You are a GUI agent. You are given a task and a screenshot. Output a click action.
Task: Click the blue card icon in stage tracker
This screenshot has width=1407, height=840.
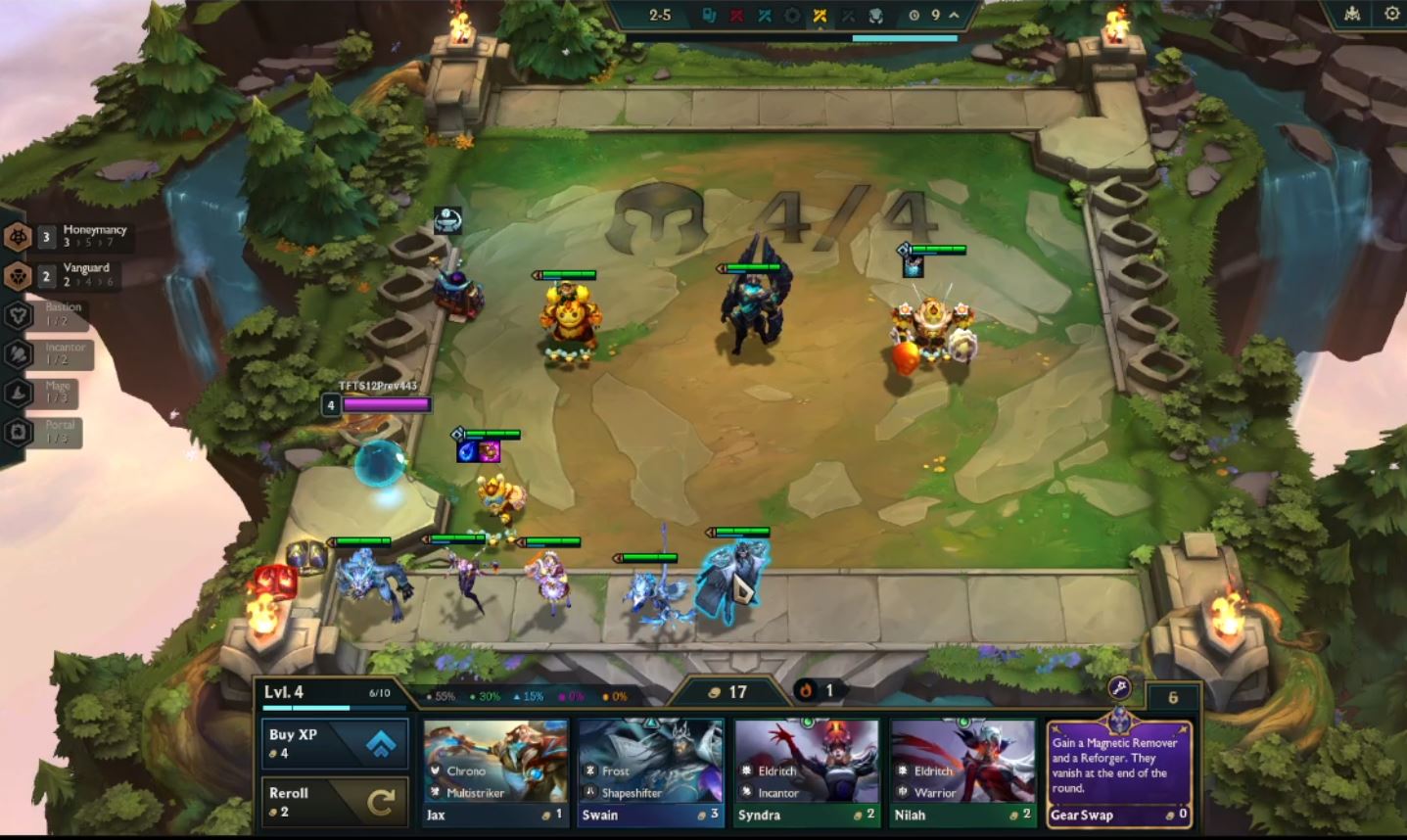709,16
